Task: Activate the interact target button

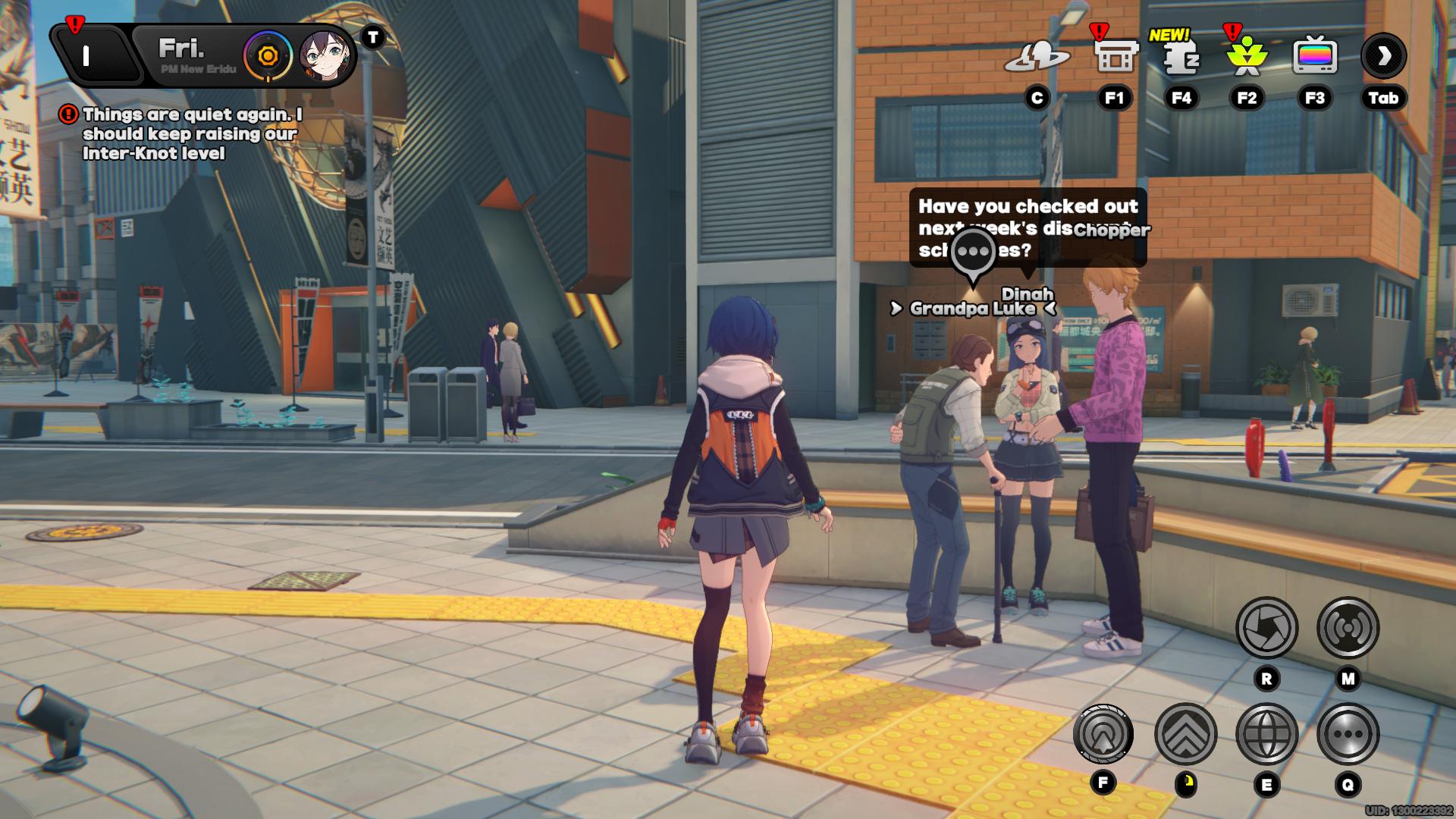Action: pyautogui.click(x=1103, y=734)
